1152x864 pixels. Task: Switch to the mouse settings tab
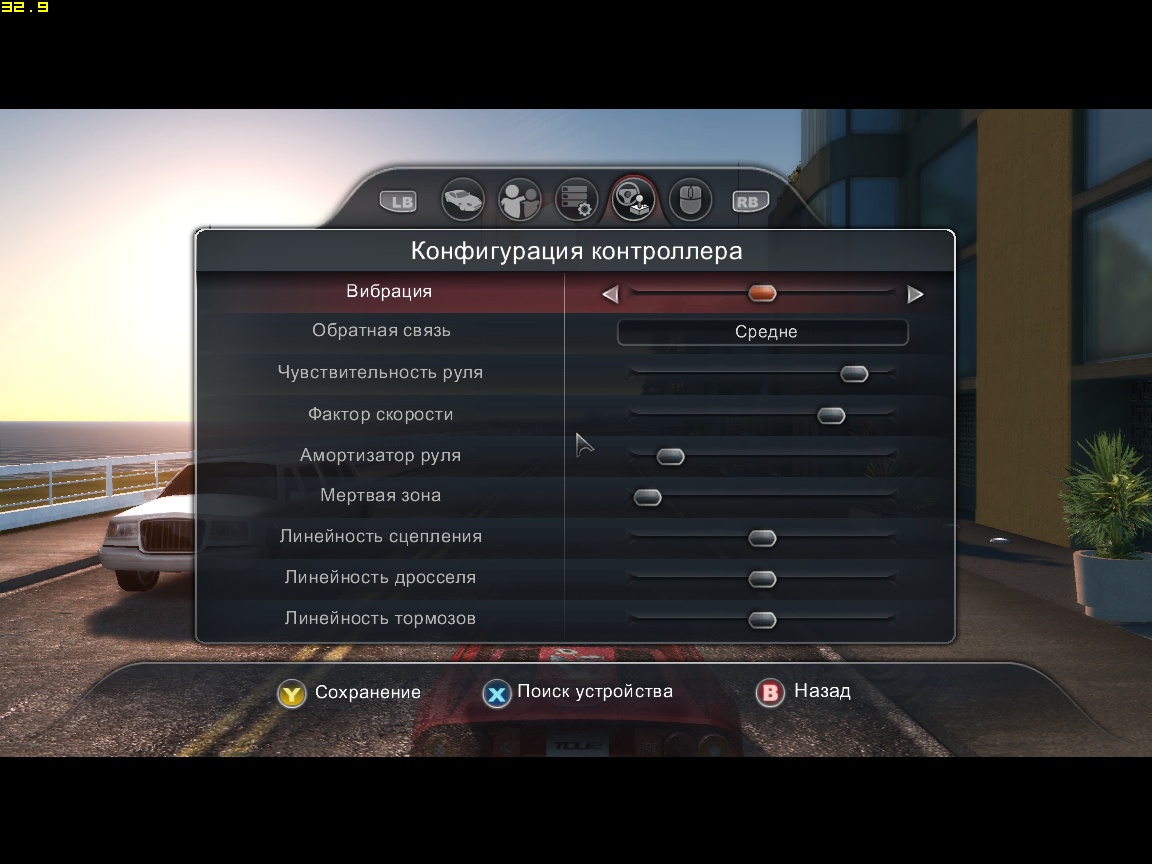[x=690, y=200]
